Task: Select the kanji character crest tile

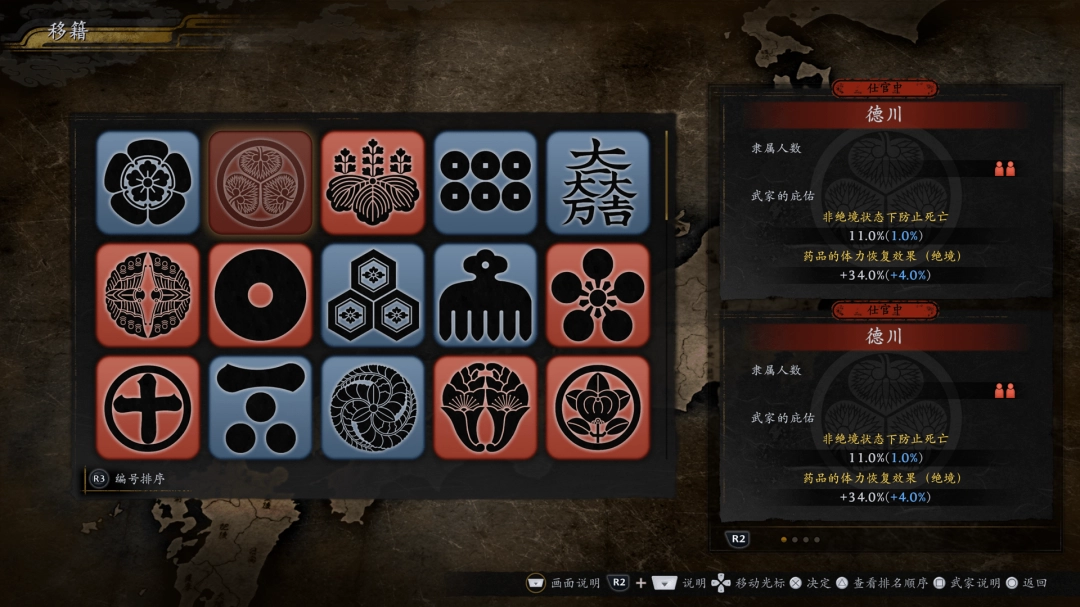Action: coord(598,182)
